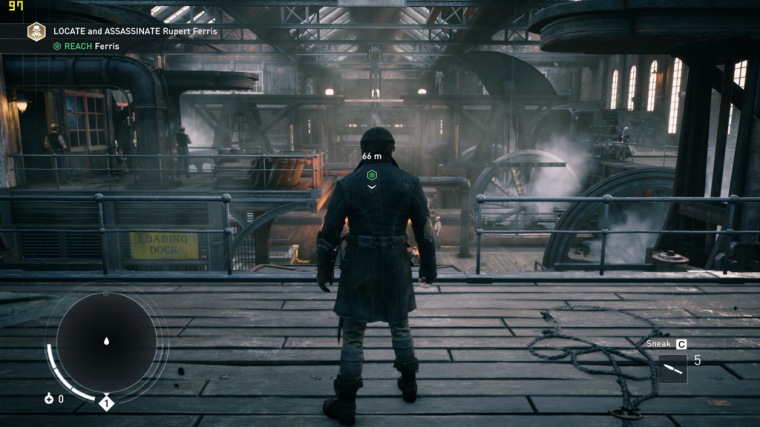This screenshot has width=760, height=427.
Task: Open the circular minimap
Action: point(106,342)
